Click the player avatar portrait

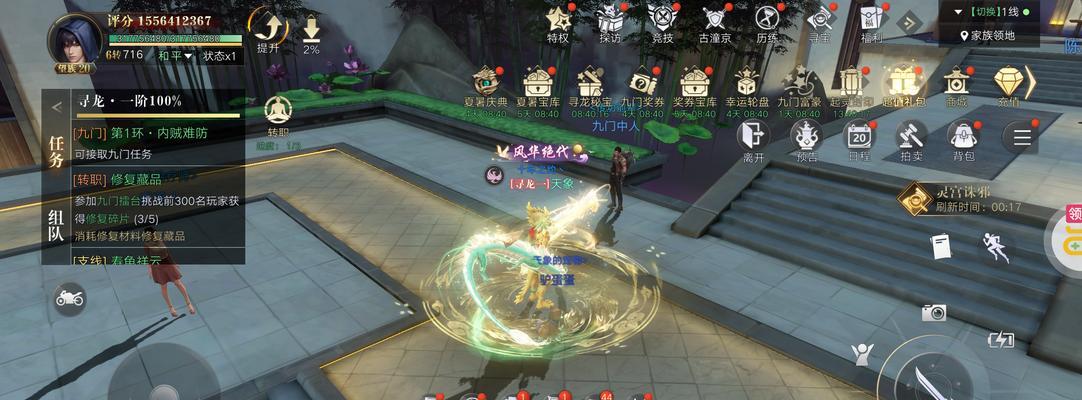[74, 40]
